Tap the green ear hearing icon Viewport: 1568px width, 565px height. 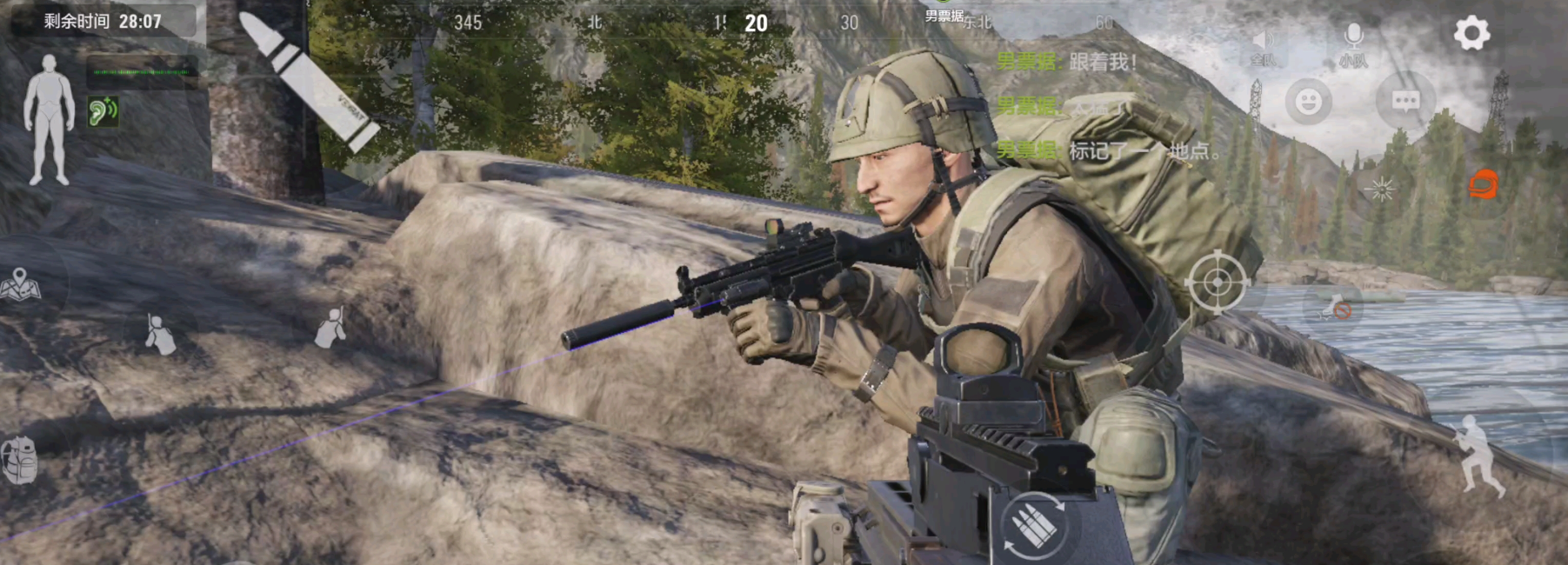[x=103, y=111]
